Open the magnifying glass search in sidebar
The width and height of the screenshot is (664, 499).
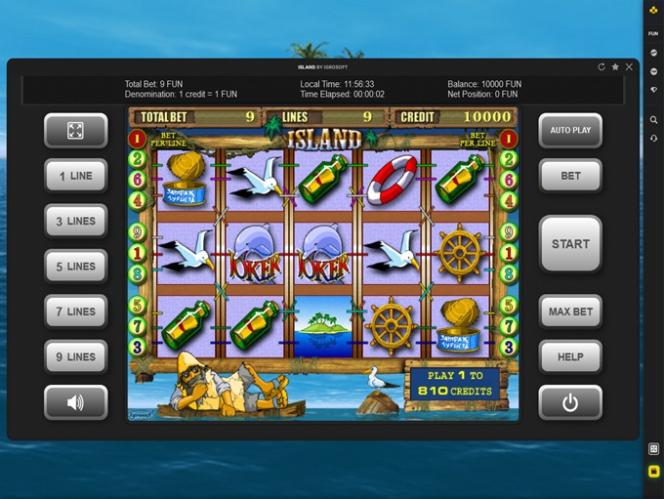coord(653,120)
